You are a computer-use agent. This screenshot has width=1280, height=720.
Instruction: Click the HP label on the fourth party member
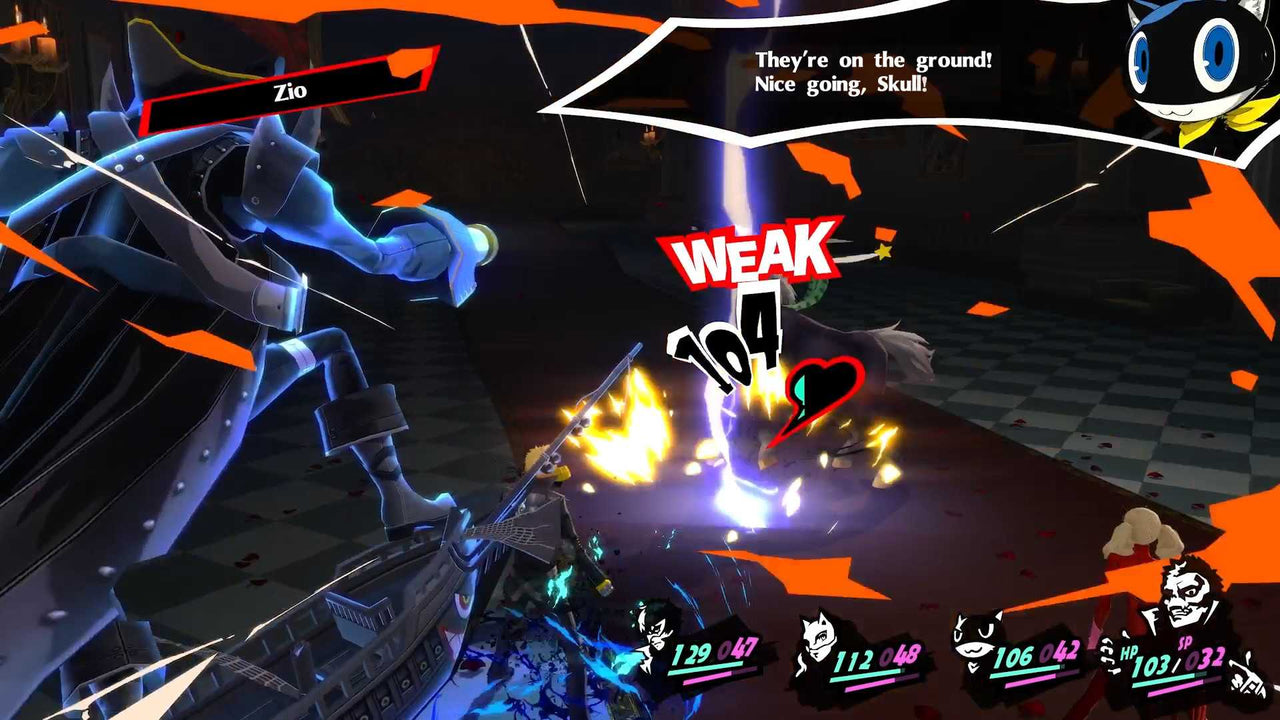pos(1129,653)
